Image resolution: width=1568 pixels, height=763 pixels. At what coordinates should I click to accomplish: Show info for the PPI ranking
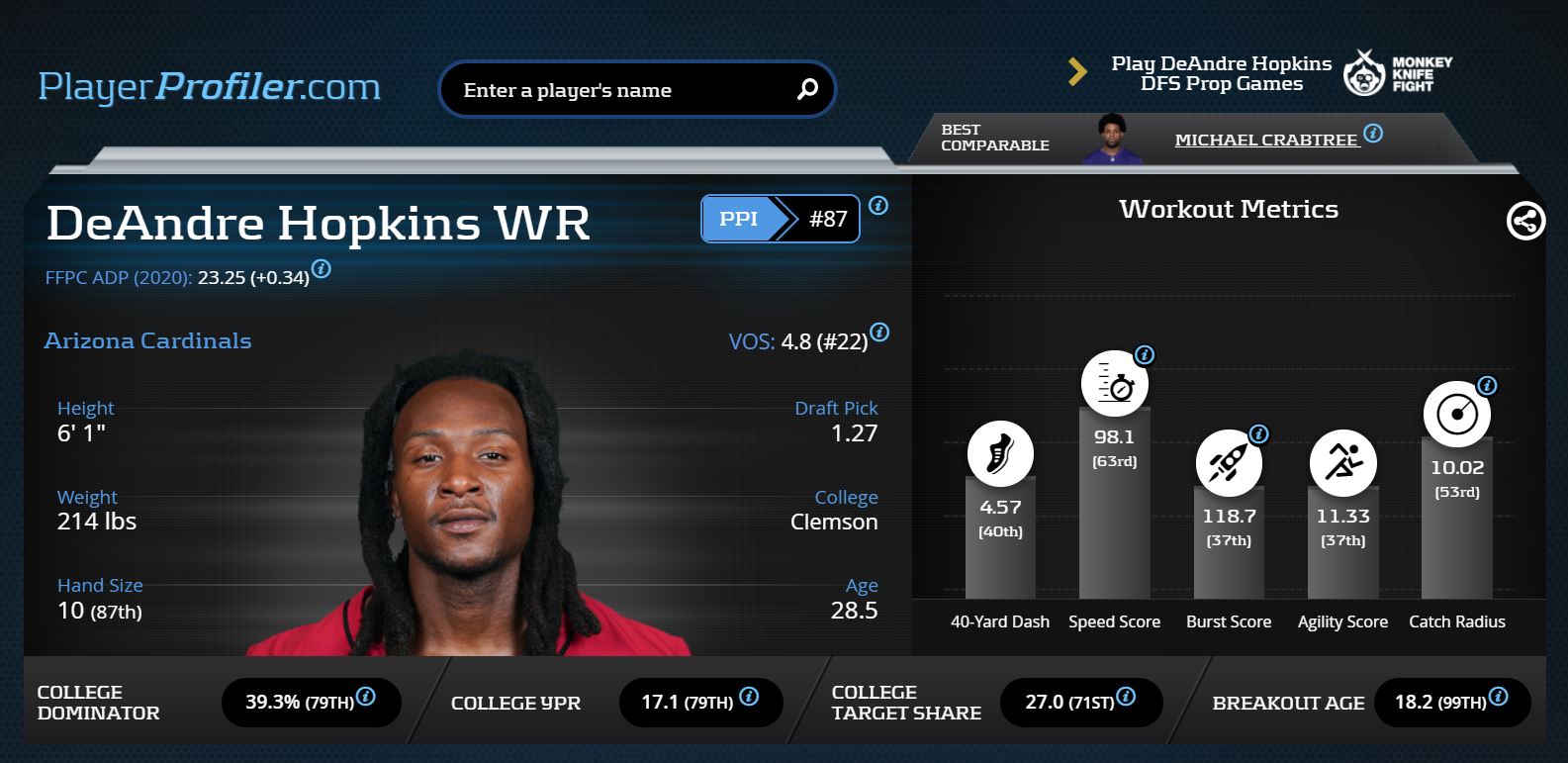(x=878, y=206)
